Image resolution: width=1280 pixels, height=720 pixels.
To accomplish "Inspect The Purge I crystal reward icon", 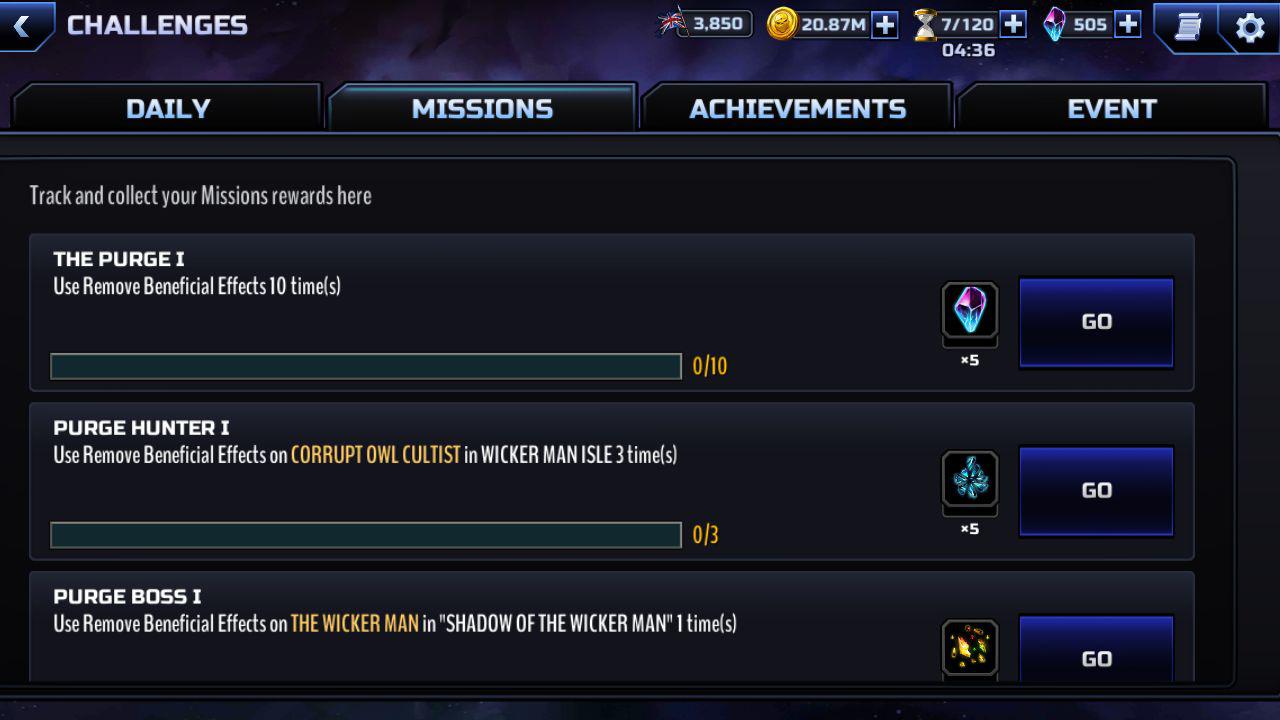I will (970, 310).
